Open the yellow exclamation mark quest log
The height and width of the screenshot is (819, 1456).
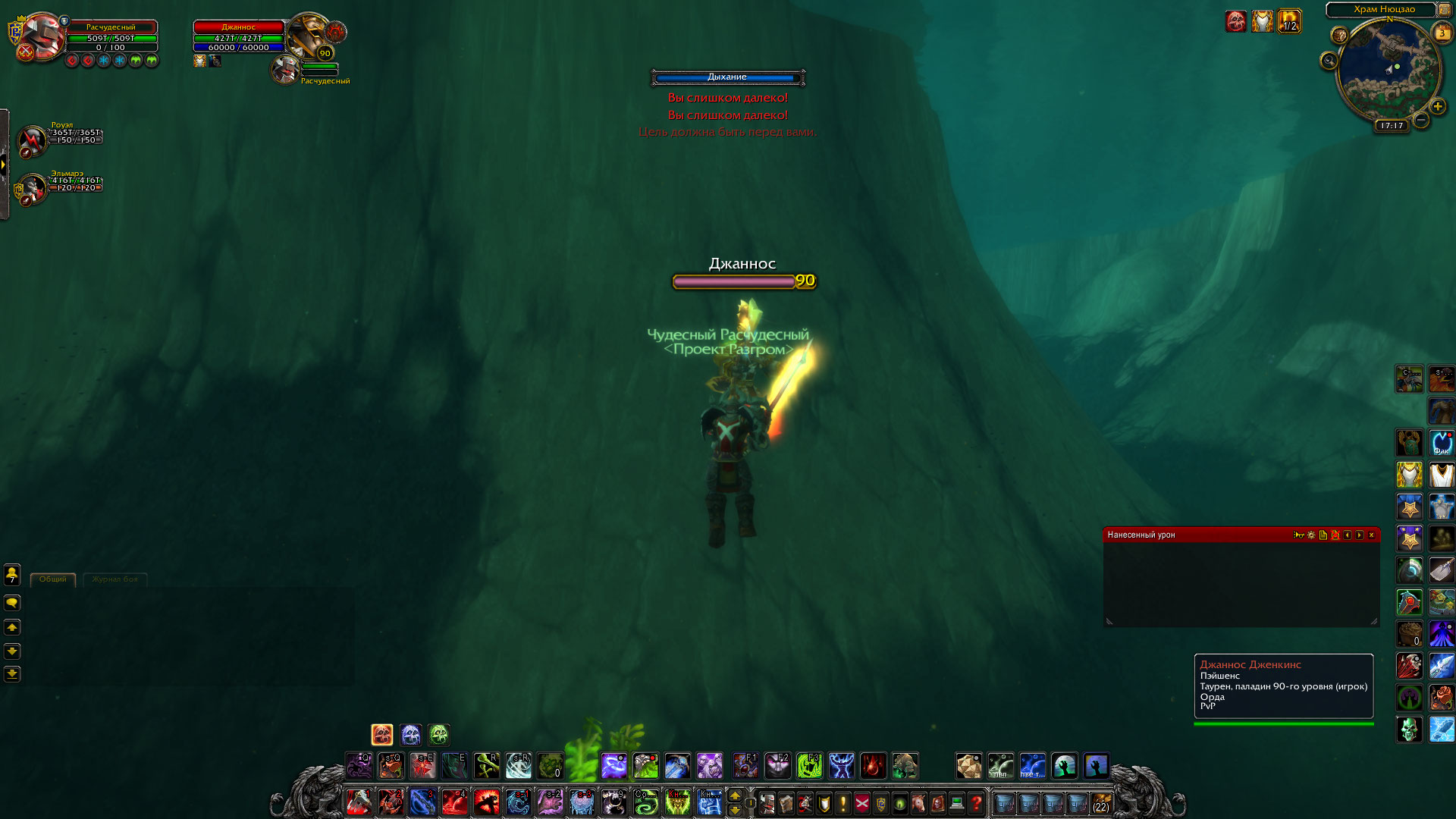tap(843, 803)
